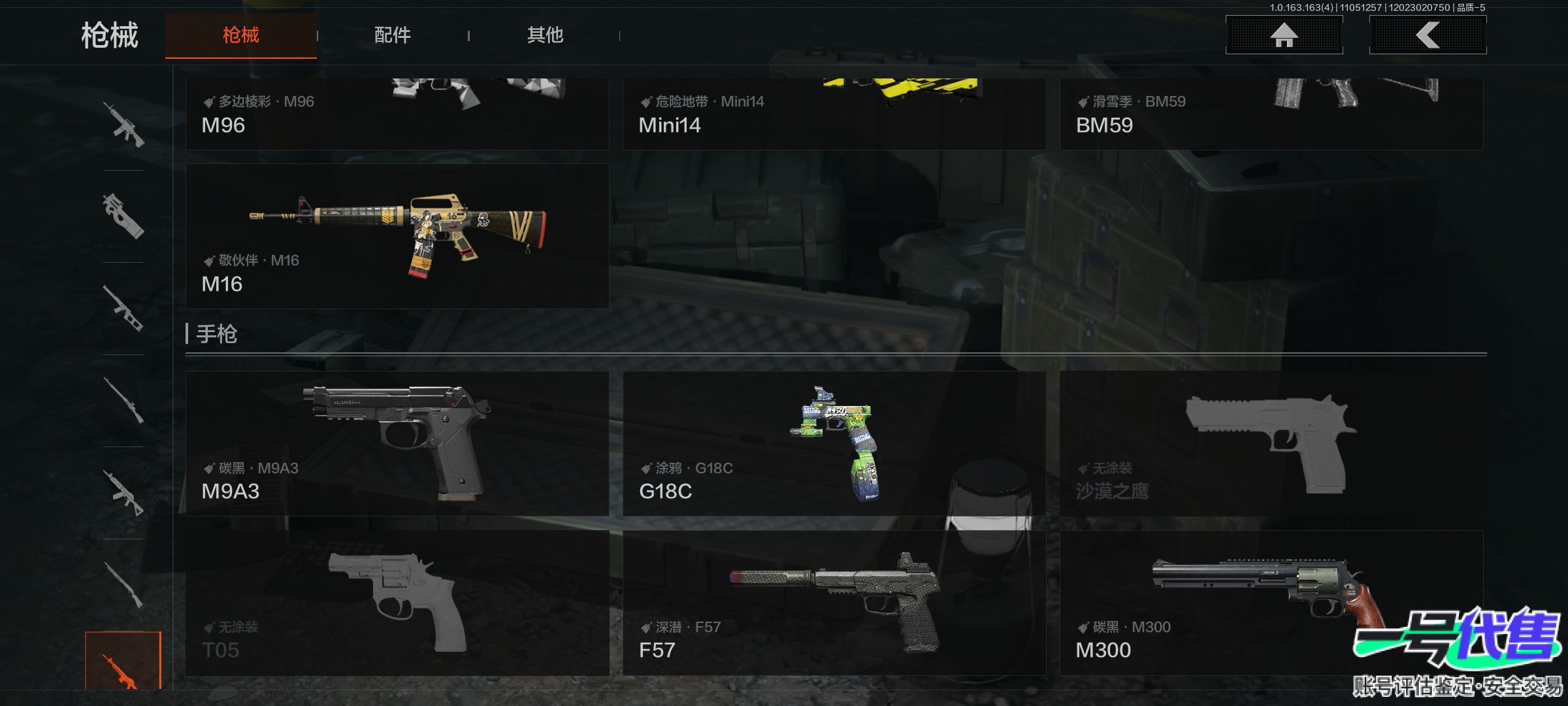Open the Mini14 weapon card

834,114
